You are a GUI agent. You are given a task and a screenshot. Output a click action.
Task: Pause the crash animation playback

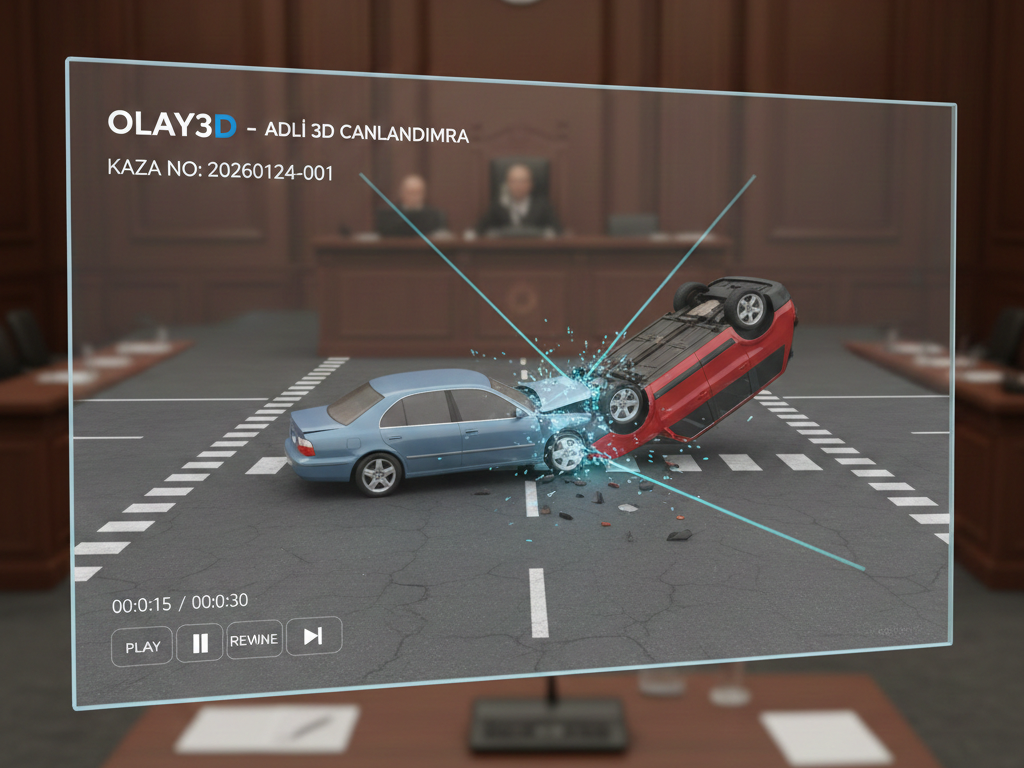point(199,643)
